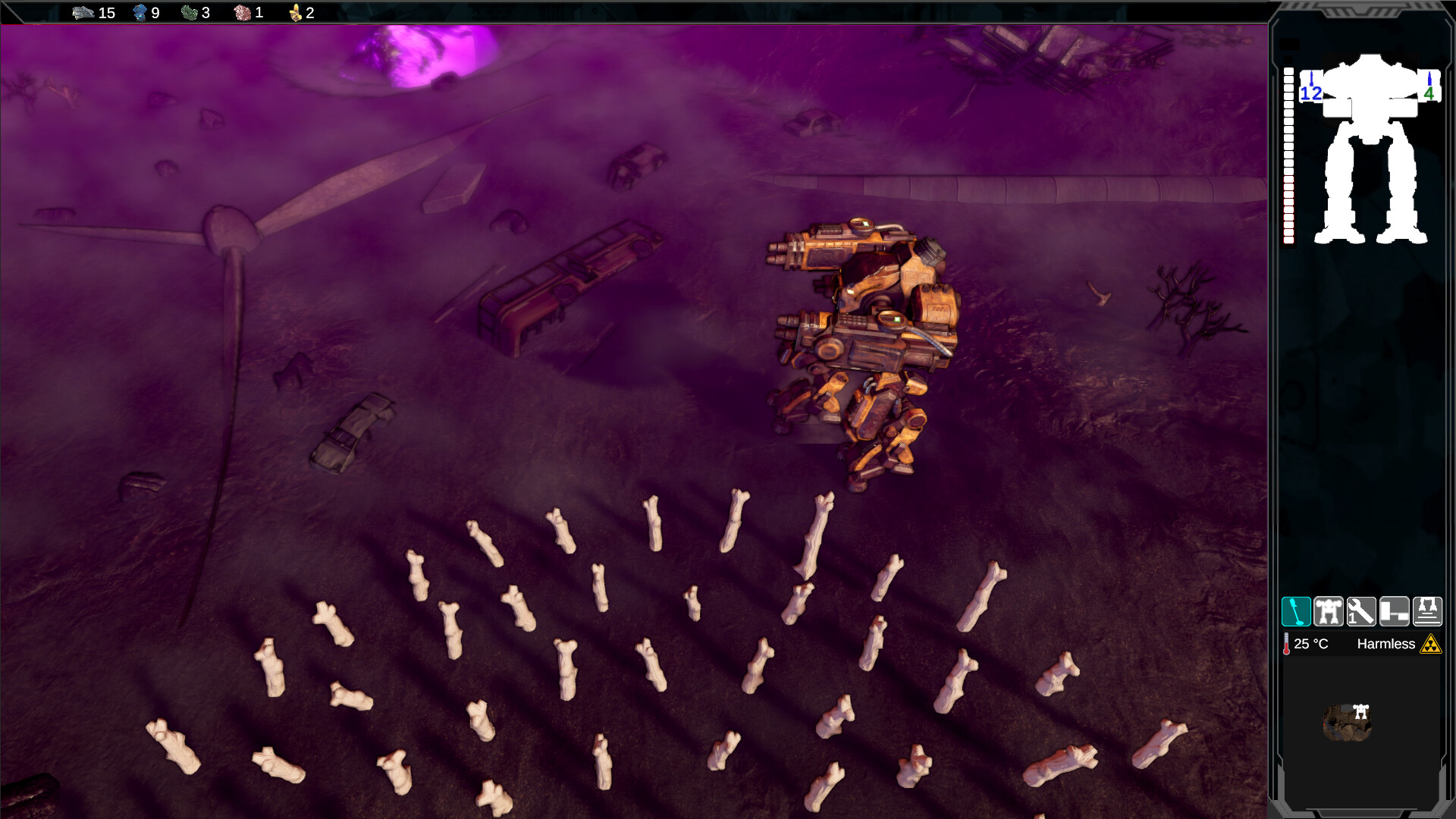Click the green biomass resource icon

click(x=189, y=13)
